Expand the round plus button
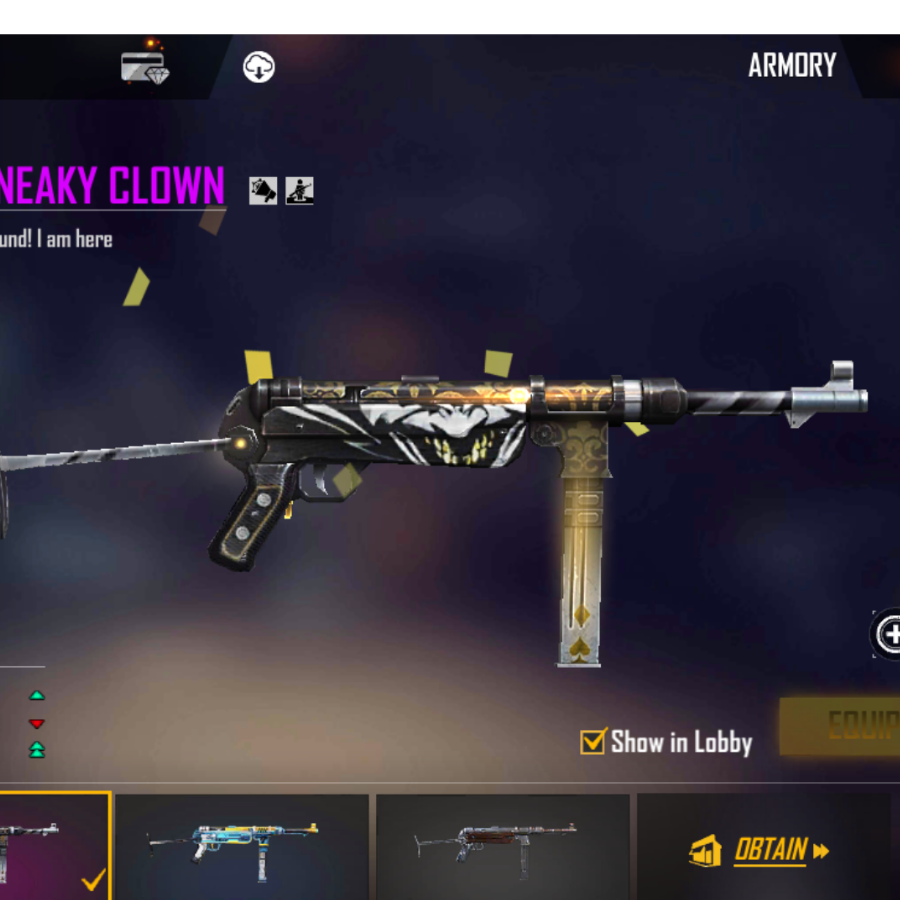900x900 pixels. click(887, 633)
